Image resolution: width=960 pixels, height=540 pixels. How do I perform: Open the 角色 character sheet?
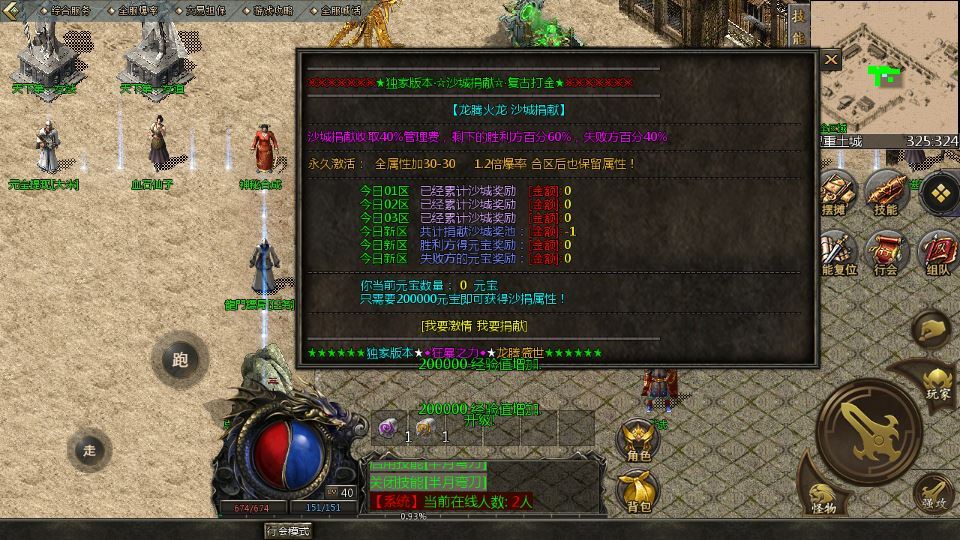tap(638, 440)
